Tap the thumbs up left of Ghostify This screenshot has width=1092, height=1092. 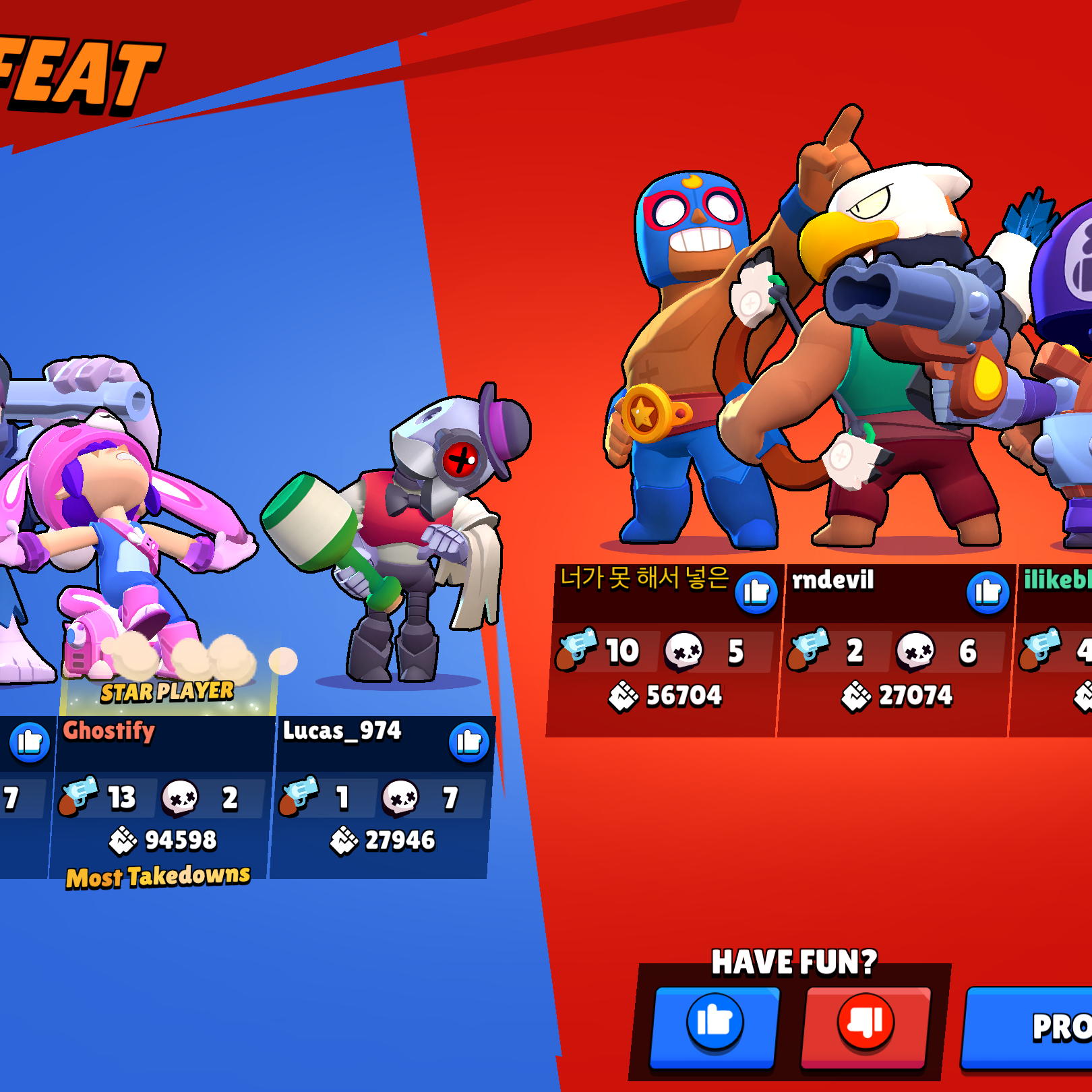point(30,742)
